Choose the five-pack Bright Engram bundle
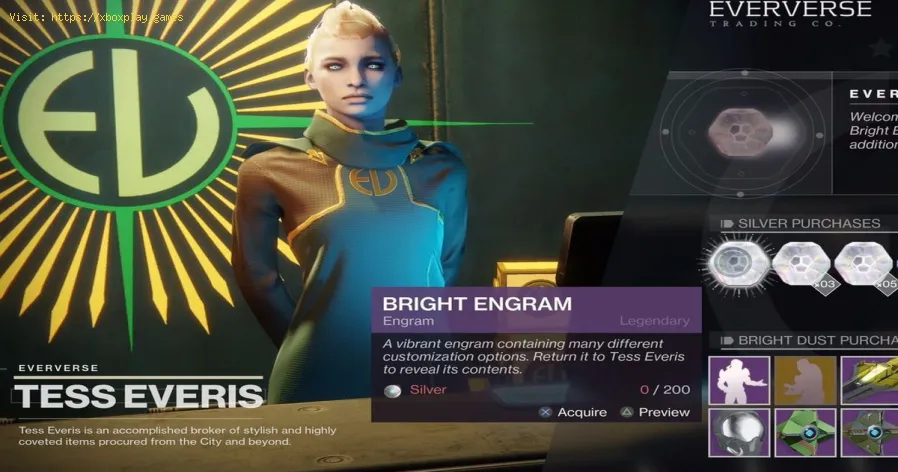 [864, 268]
